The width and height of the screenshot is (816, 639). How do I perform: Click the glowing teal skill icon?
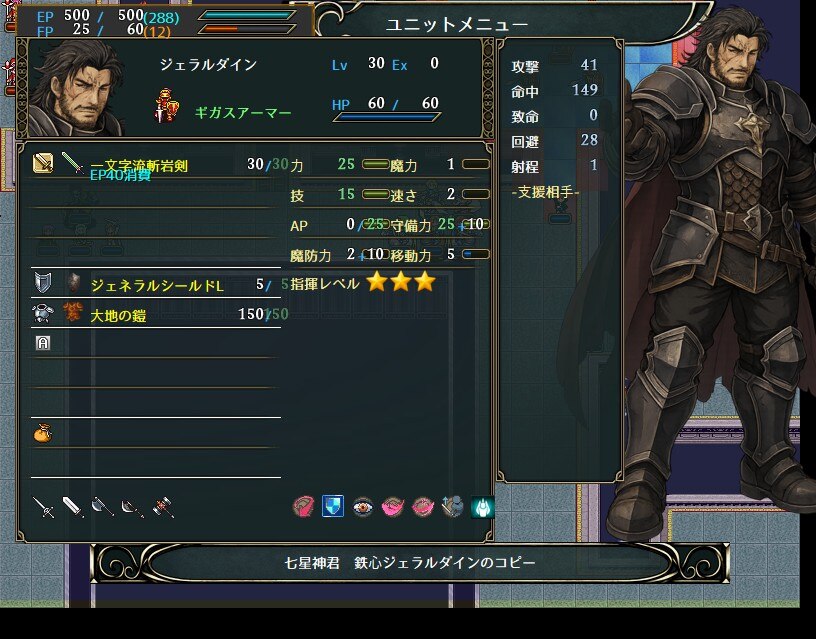[482, 507]
